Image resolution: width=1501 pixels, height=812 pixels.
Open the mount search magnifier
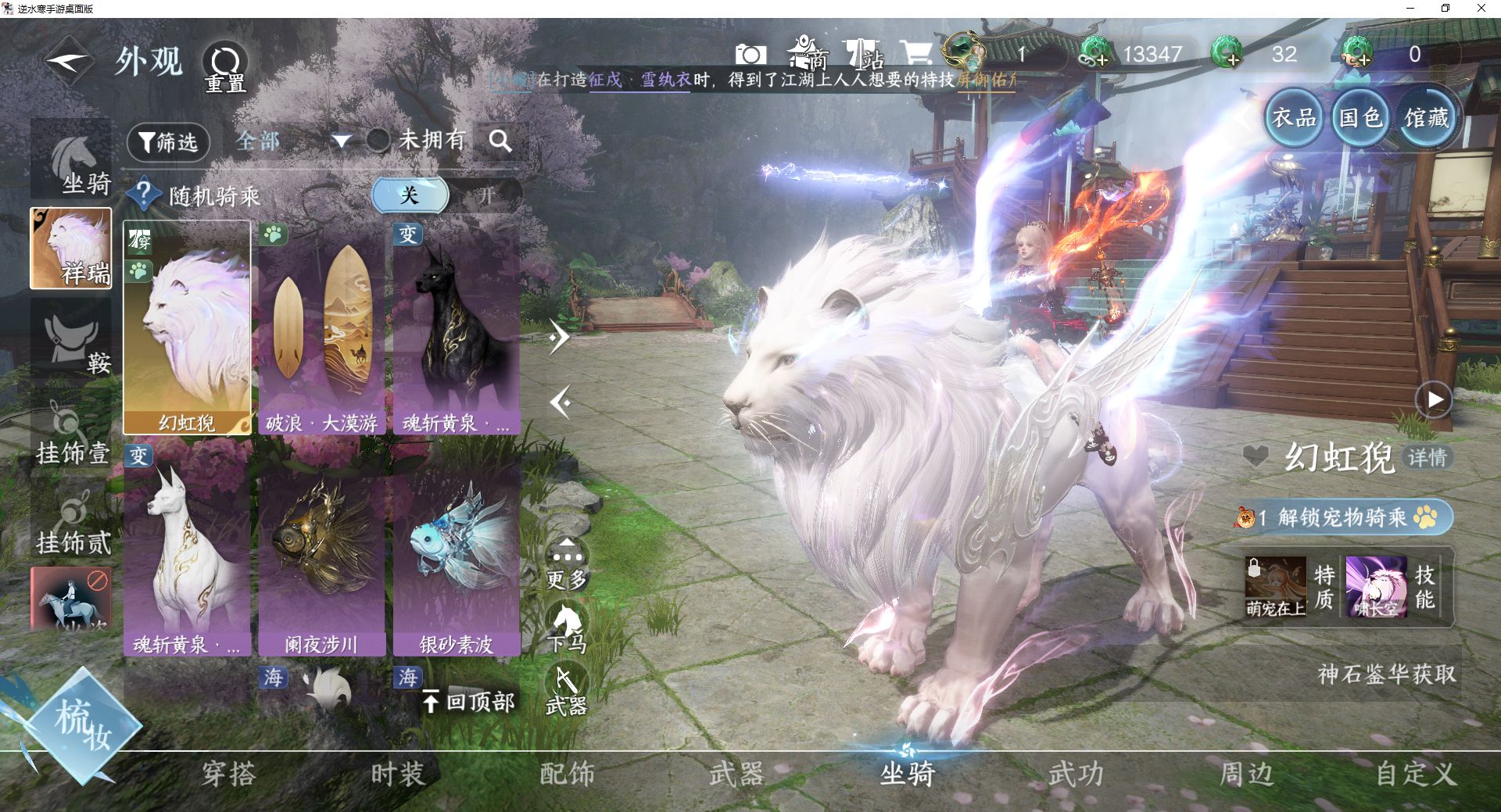tap(500, 141)
